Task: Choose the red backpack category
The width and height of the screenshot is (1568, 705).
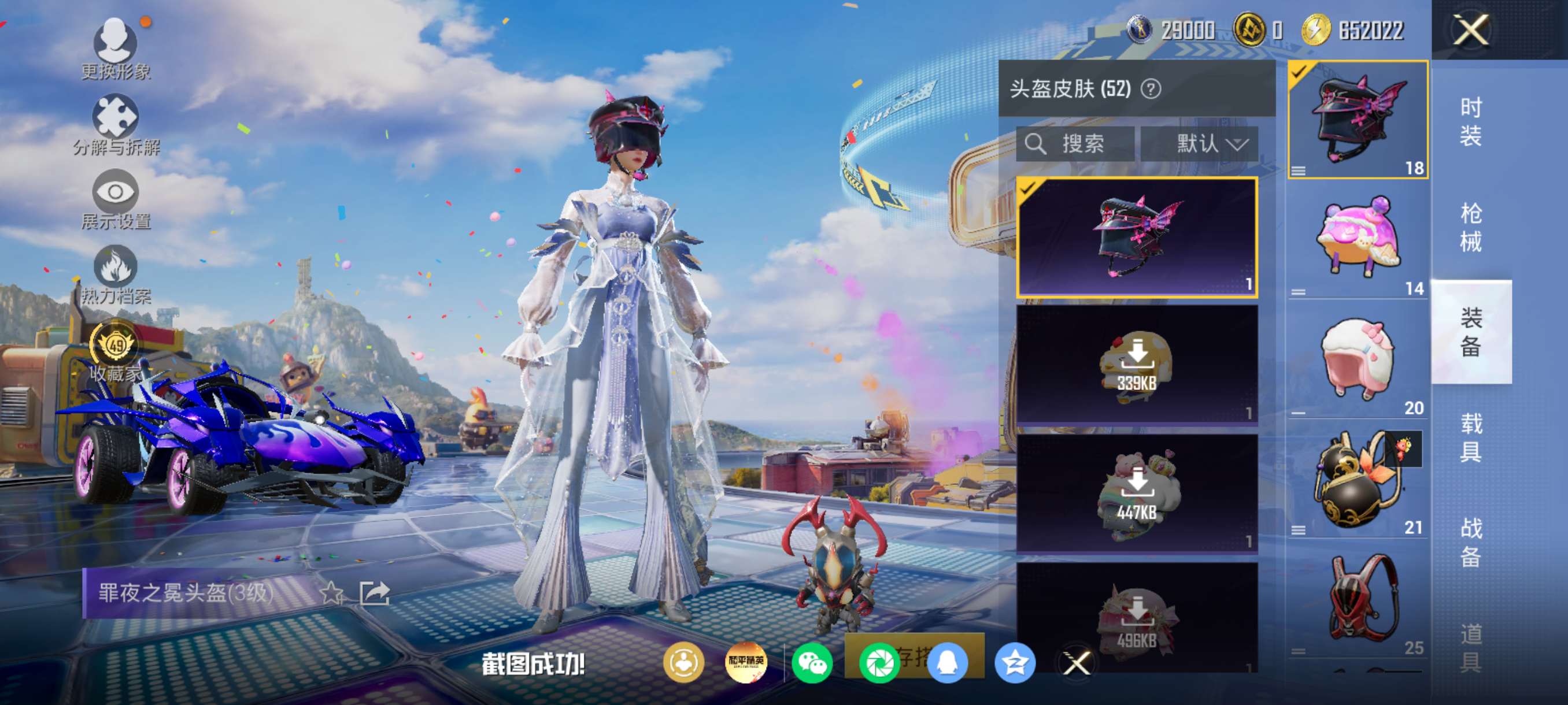Action: [x=1358, y=599]
